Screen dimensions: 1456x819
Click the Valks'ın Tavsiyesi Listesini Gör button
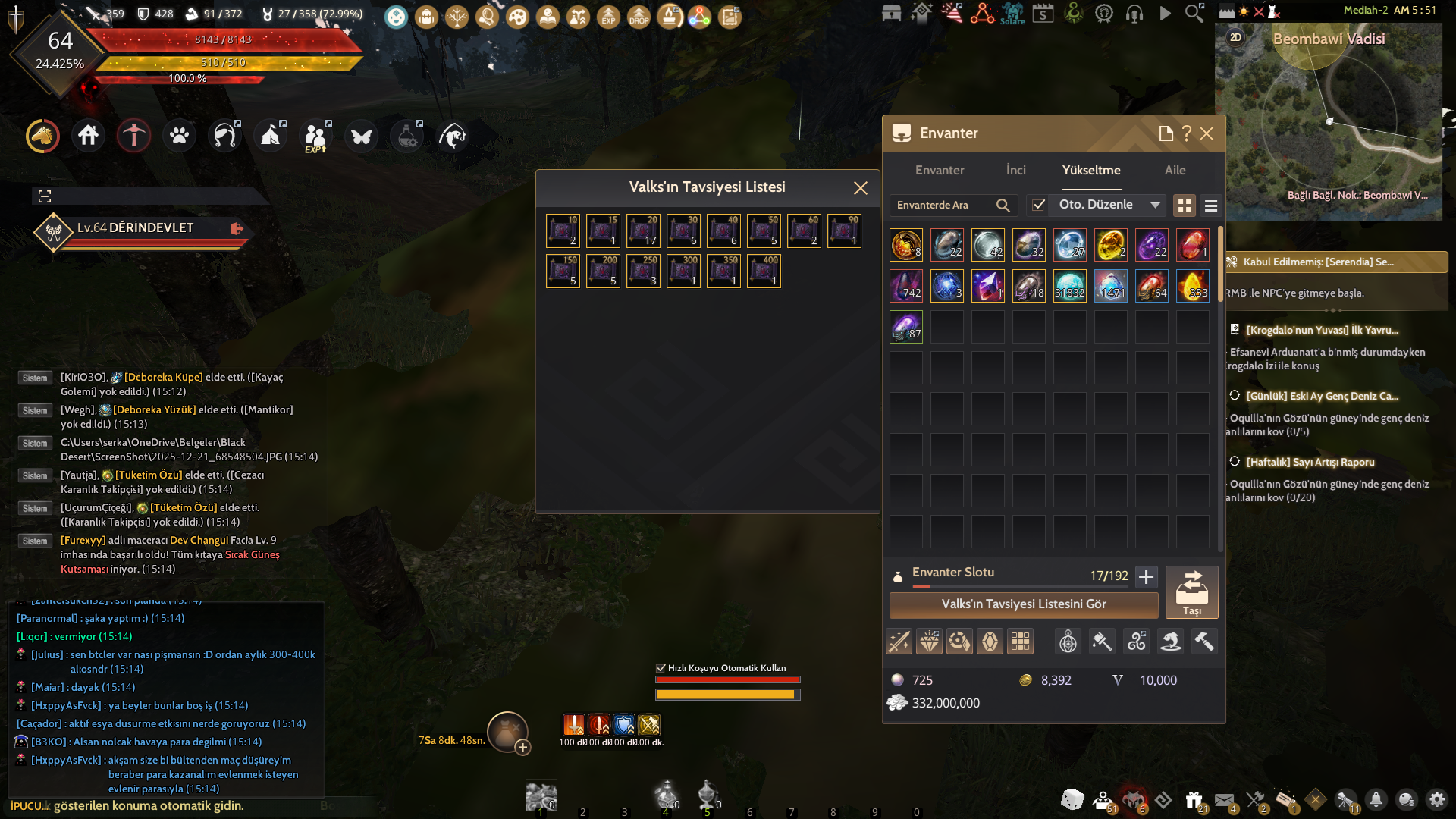tap(1023, 604)
